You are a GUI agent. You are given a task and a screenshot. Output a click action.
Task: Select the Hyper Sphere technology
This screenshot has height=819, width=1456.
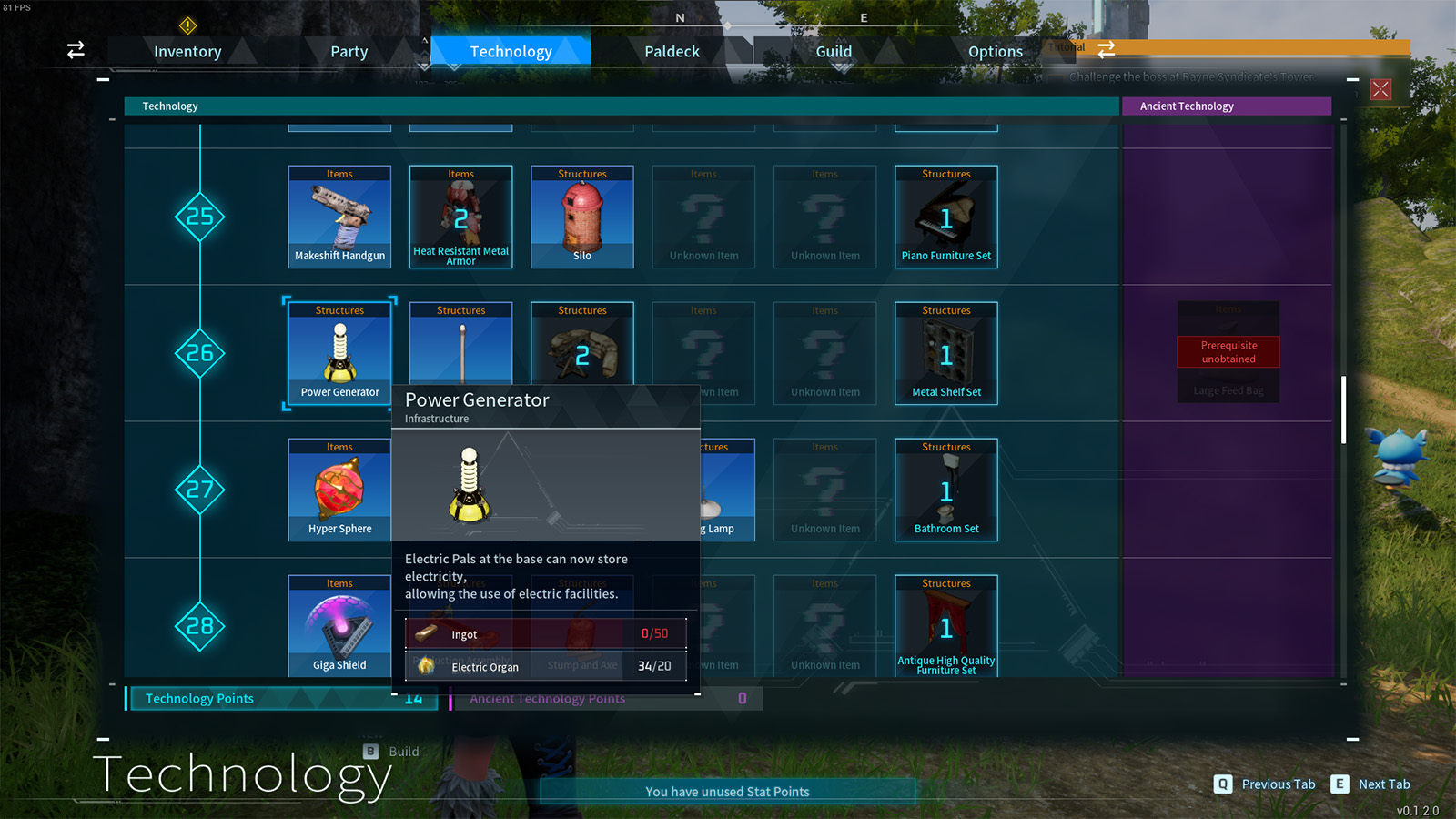339,490
